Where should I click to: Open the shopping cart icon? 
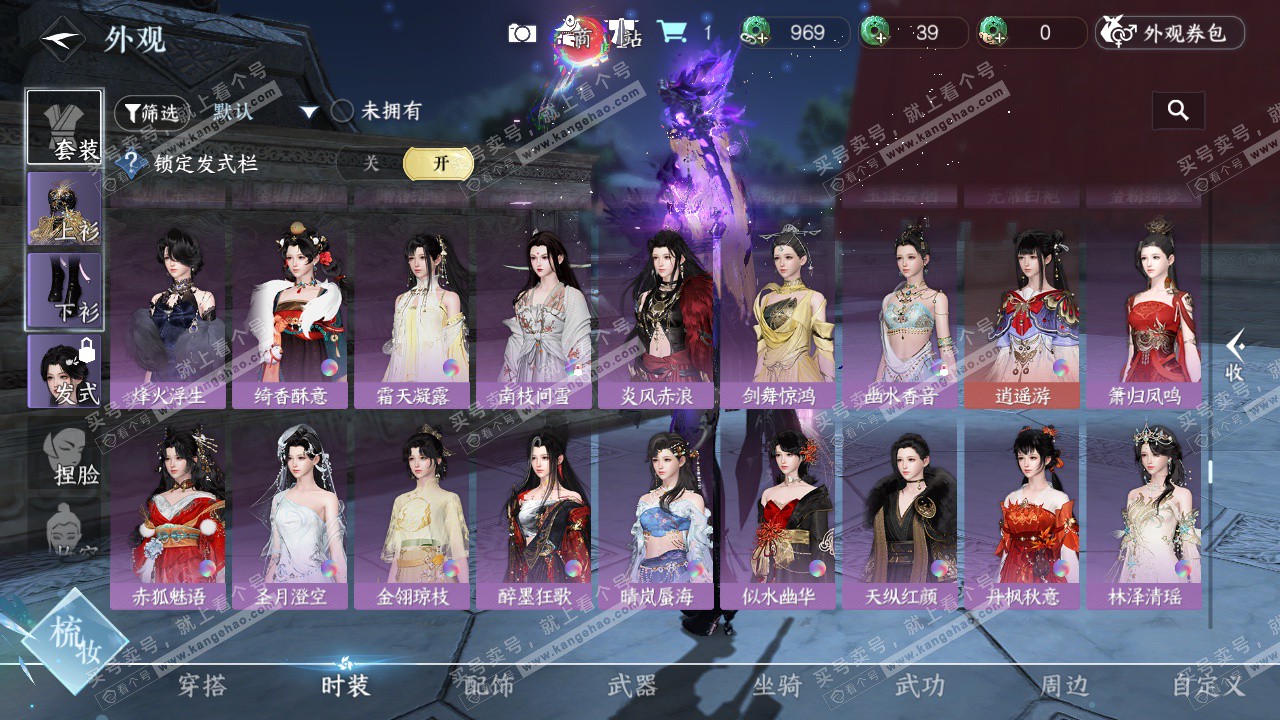click(x=671, y=33)
